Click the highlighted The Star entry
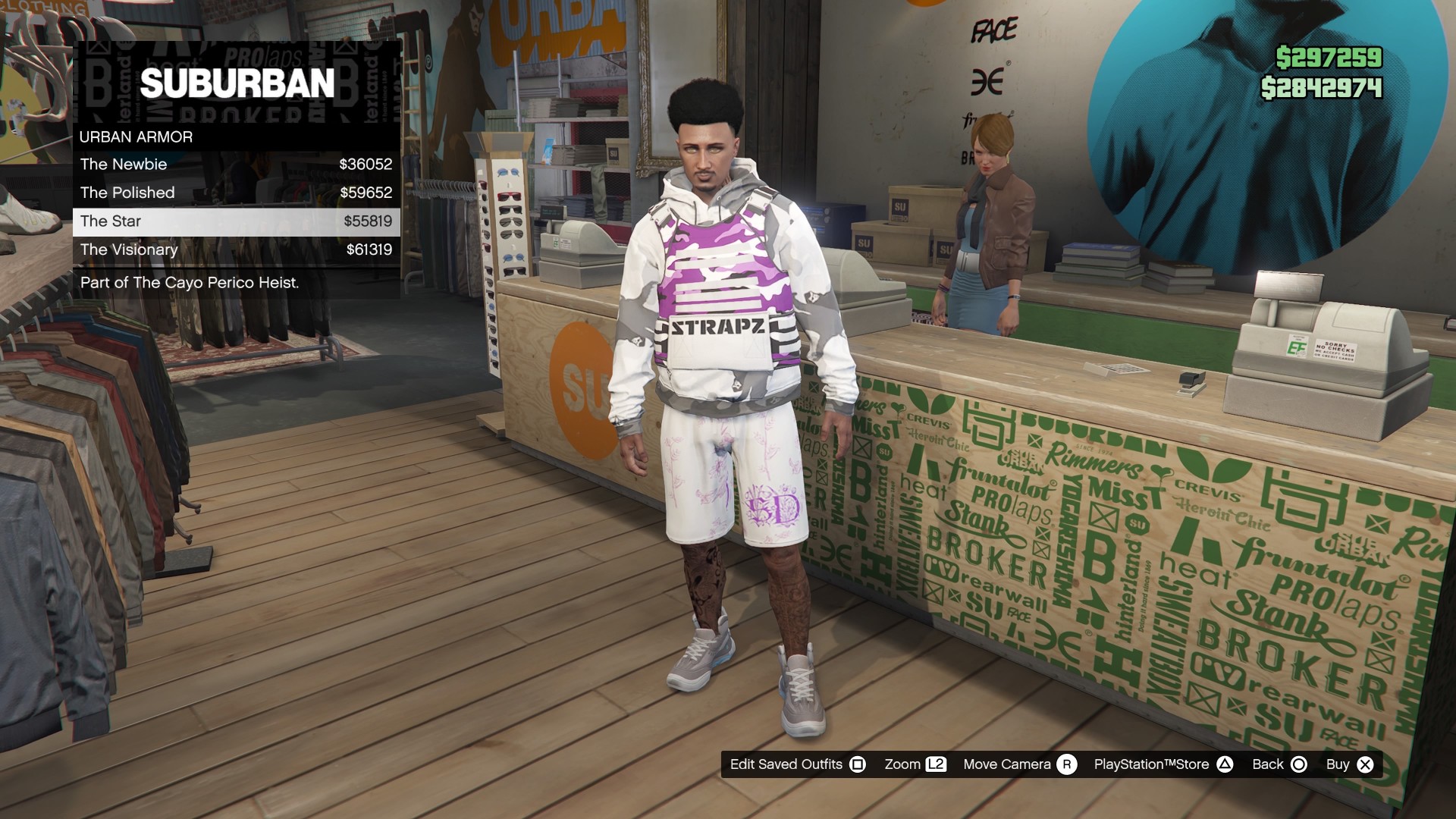 coord(111,221)
